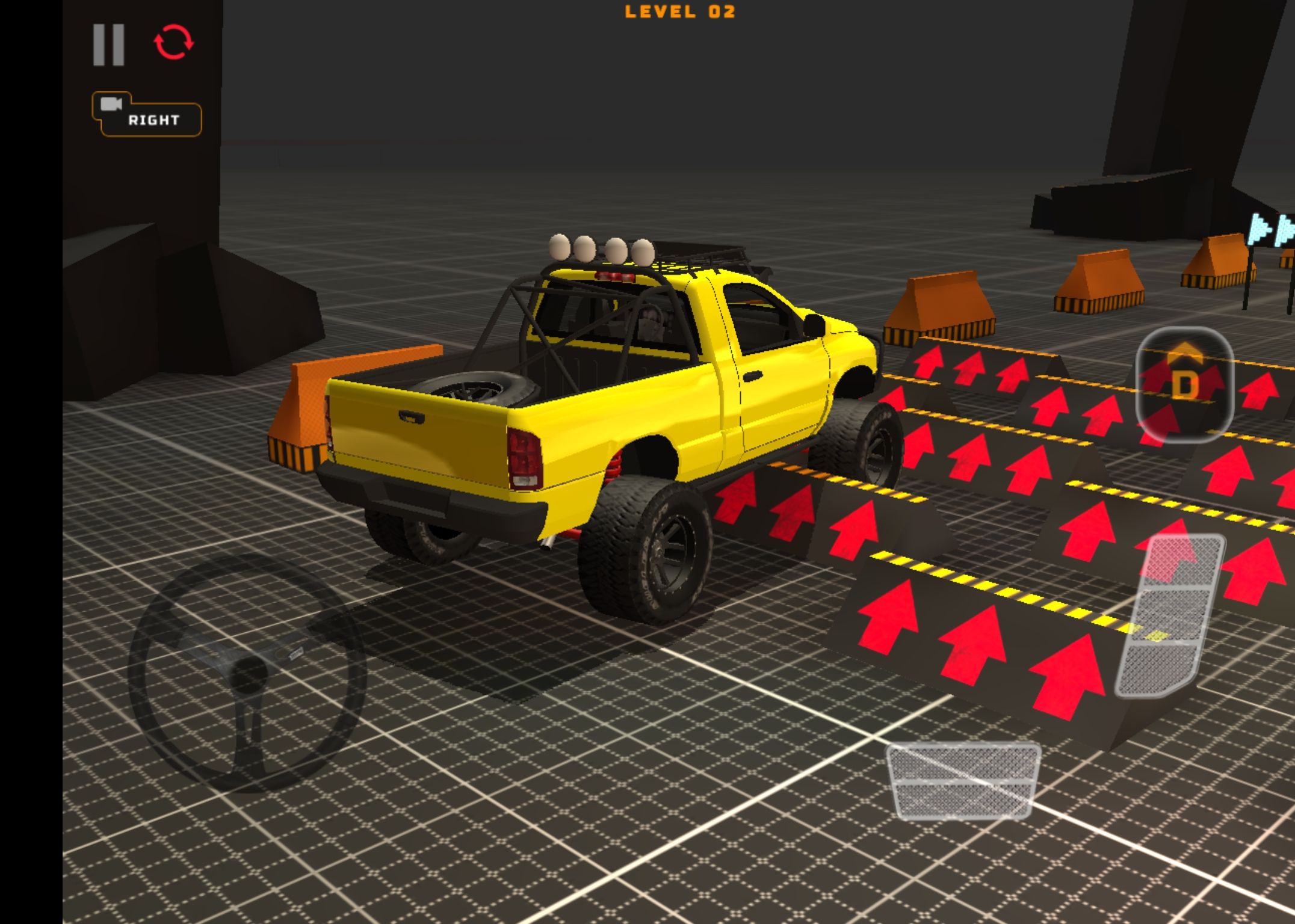This screenshot has height=924, width=1295.
Task: Step on the gas pedal
Action: point(1169,616)
